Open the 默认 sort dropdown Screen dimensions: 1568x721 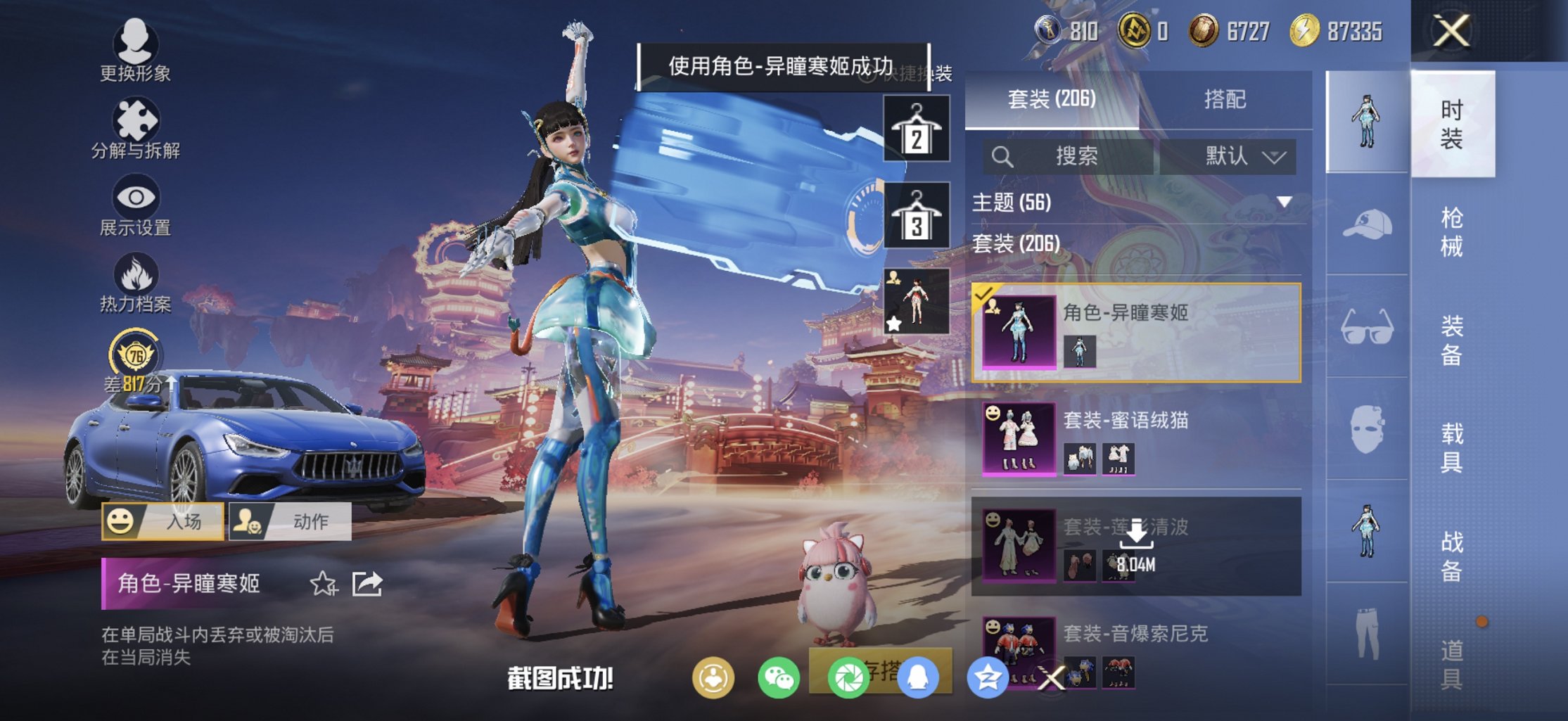pos(1244,156)
